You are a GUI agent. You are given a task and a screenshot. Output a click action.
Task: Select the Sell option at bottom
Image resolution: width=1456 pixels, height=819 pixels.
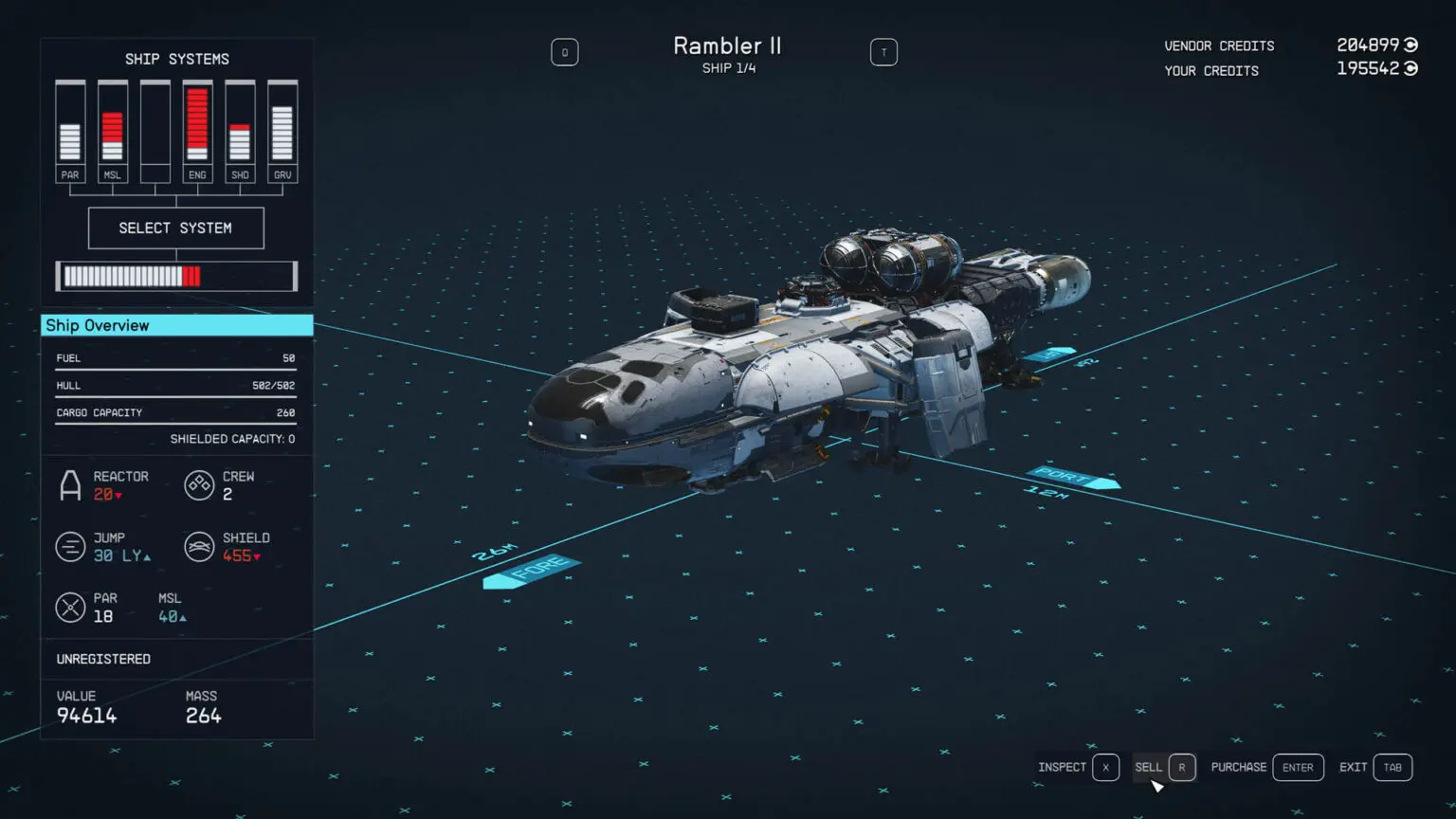click(x=1149, y=767)
